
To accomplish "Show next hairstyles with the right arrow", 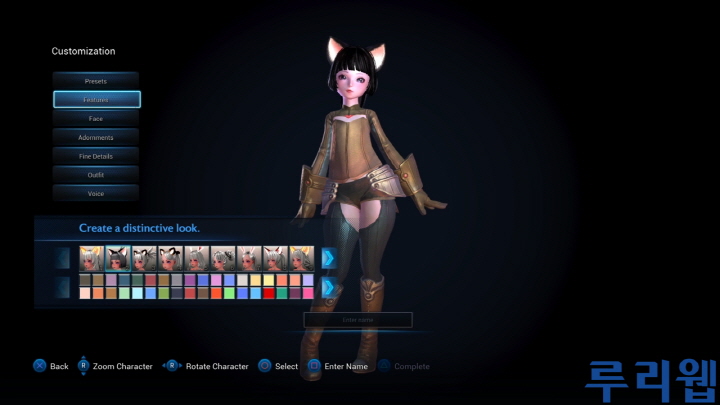I will (328, 258).
